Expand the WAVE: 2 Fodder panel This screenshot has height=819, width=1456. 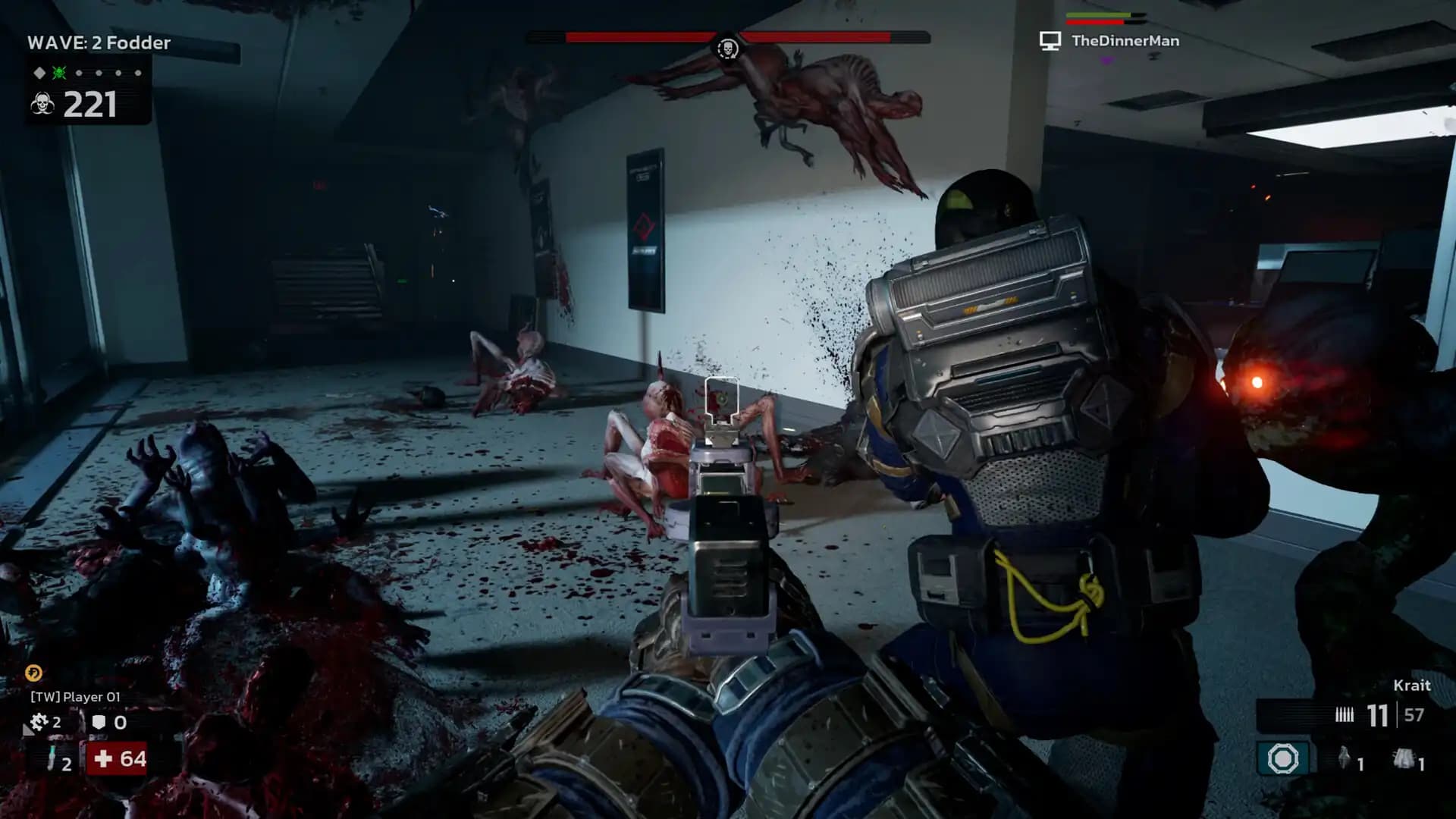coord(99,43)
